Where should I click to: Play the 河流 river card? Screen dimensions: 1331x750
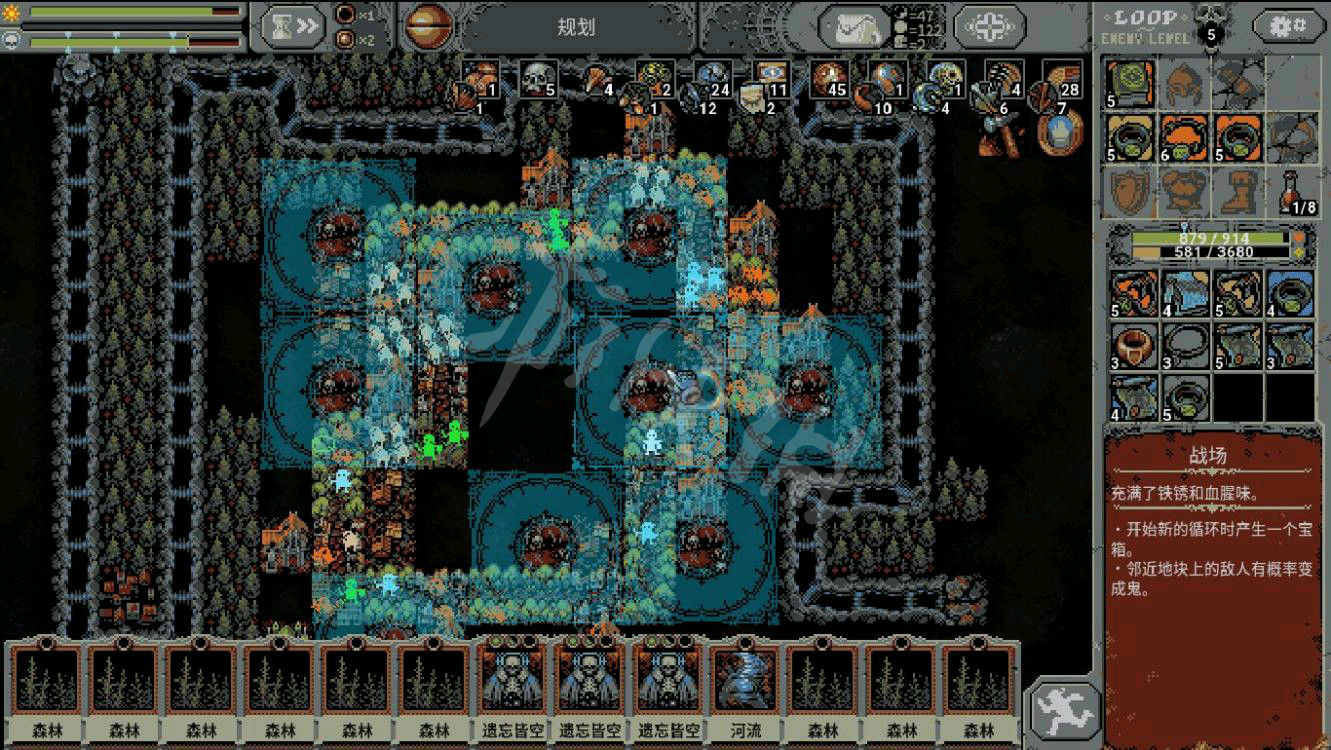tap(747, 692)
